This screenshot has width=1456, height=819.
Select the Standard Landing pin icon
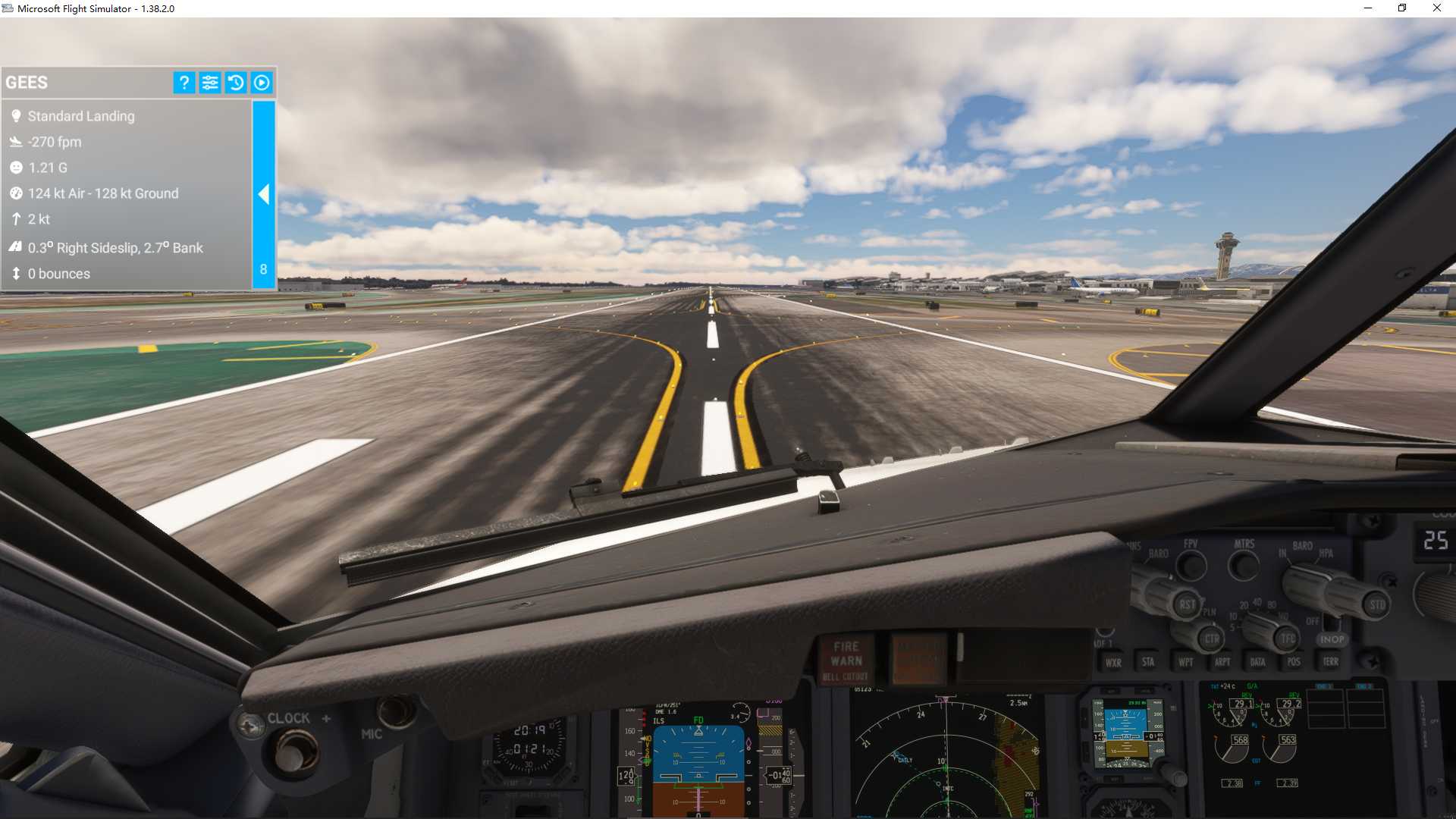(17, 116)
